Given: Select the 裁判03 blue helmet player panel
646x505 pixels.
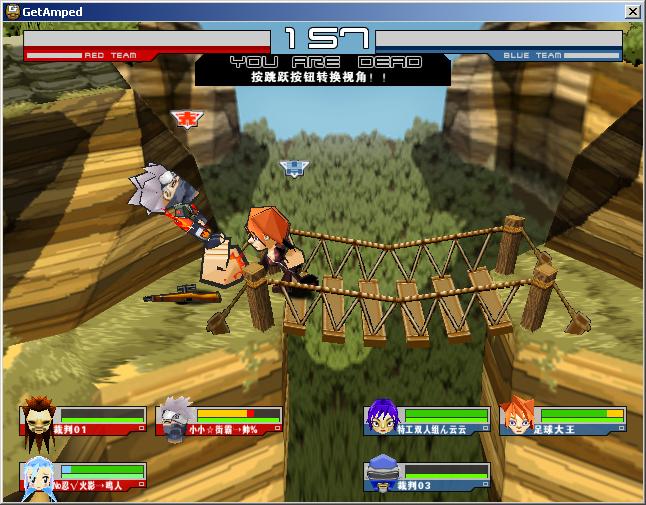Looking at the screenshot, I should point(427,477).
